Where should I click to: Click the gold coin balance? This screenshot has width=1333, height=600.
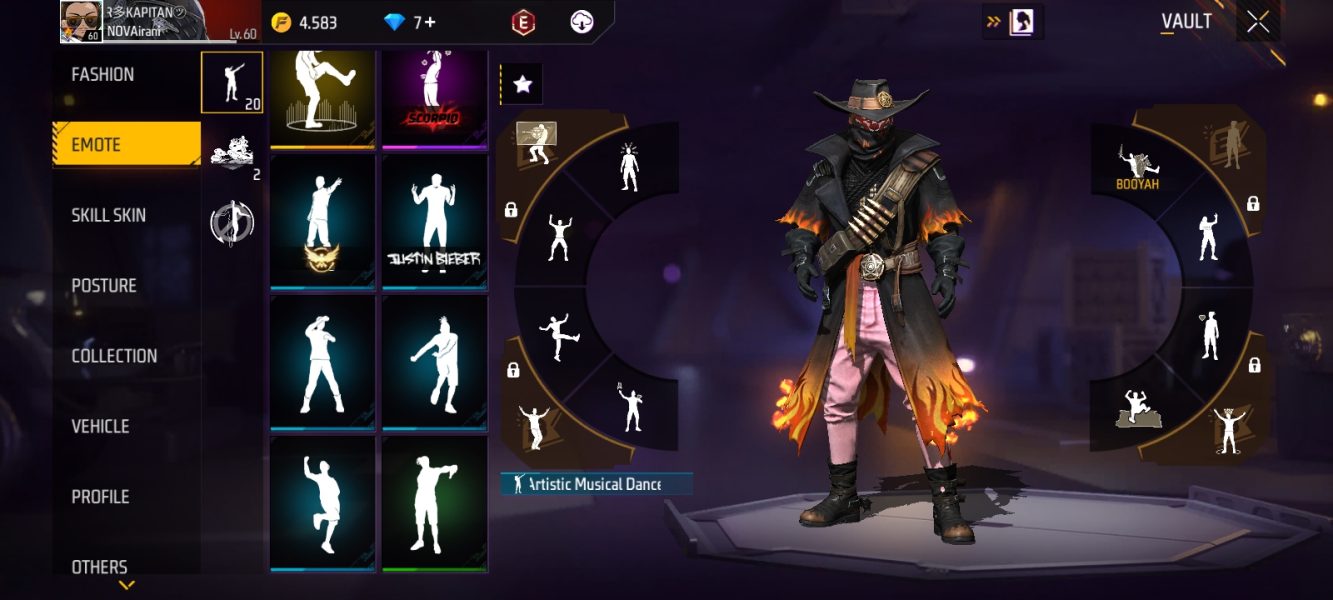tap(305, 22)
